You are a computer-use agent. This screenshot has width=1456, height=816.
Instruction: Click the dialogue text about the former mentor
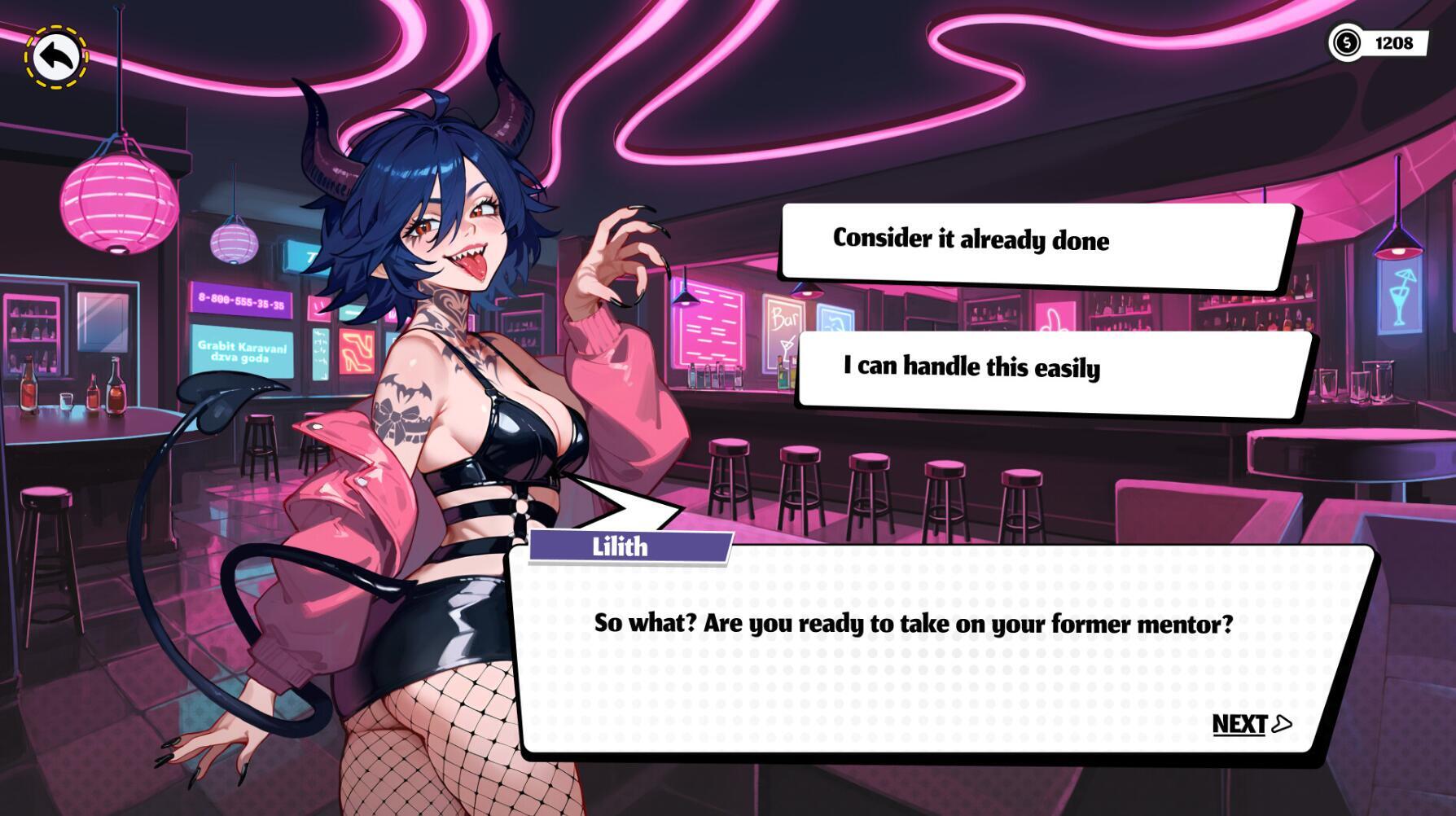(x=912, y=623)
